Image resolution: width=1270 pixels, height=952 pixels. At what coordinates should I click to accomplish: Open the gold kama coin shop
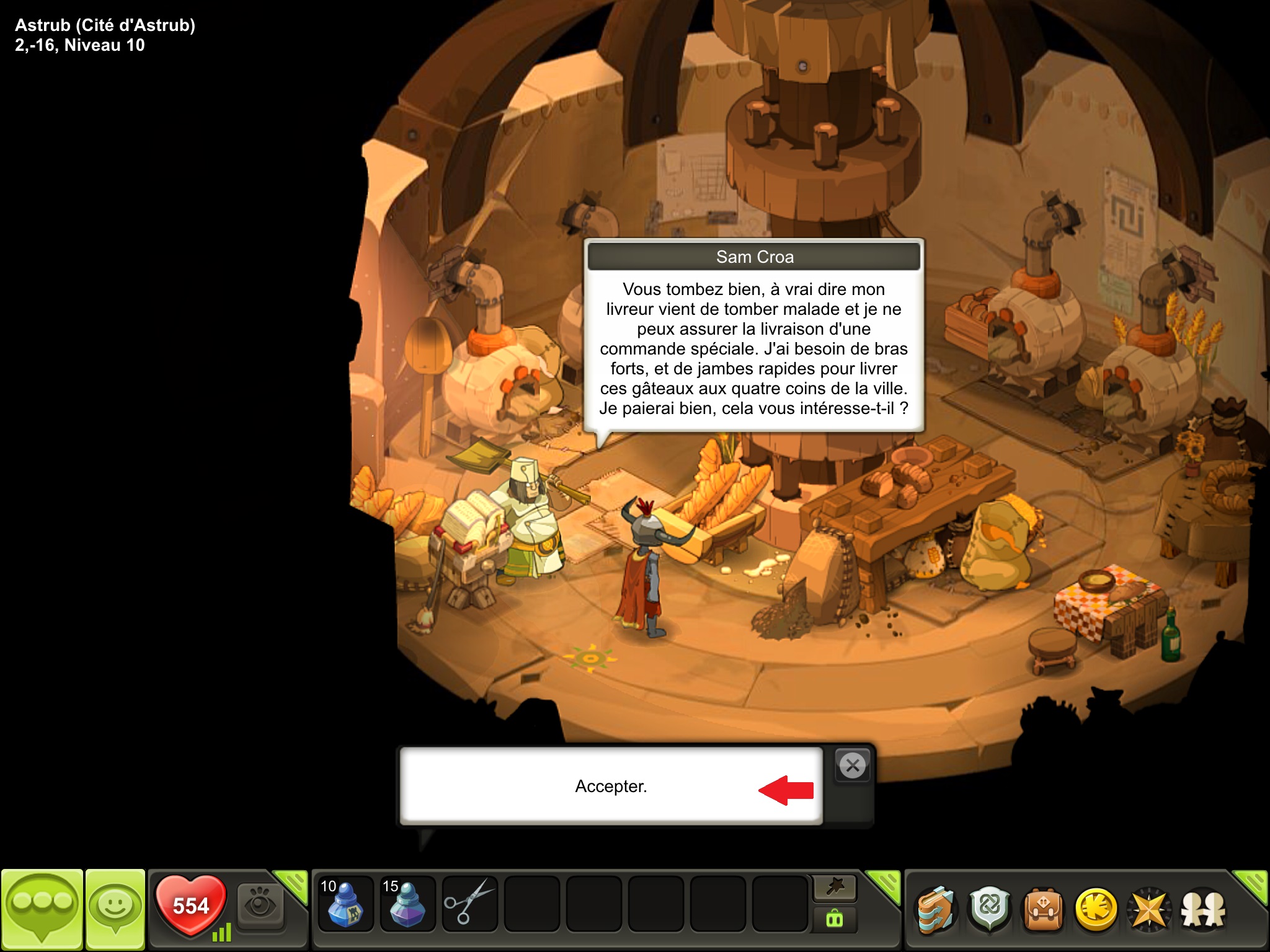coord(1096,910)
